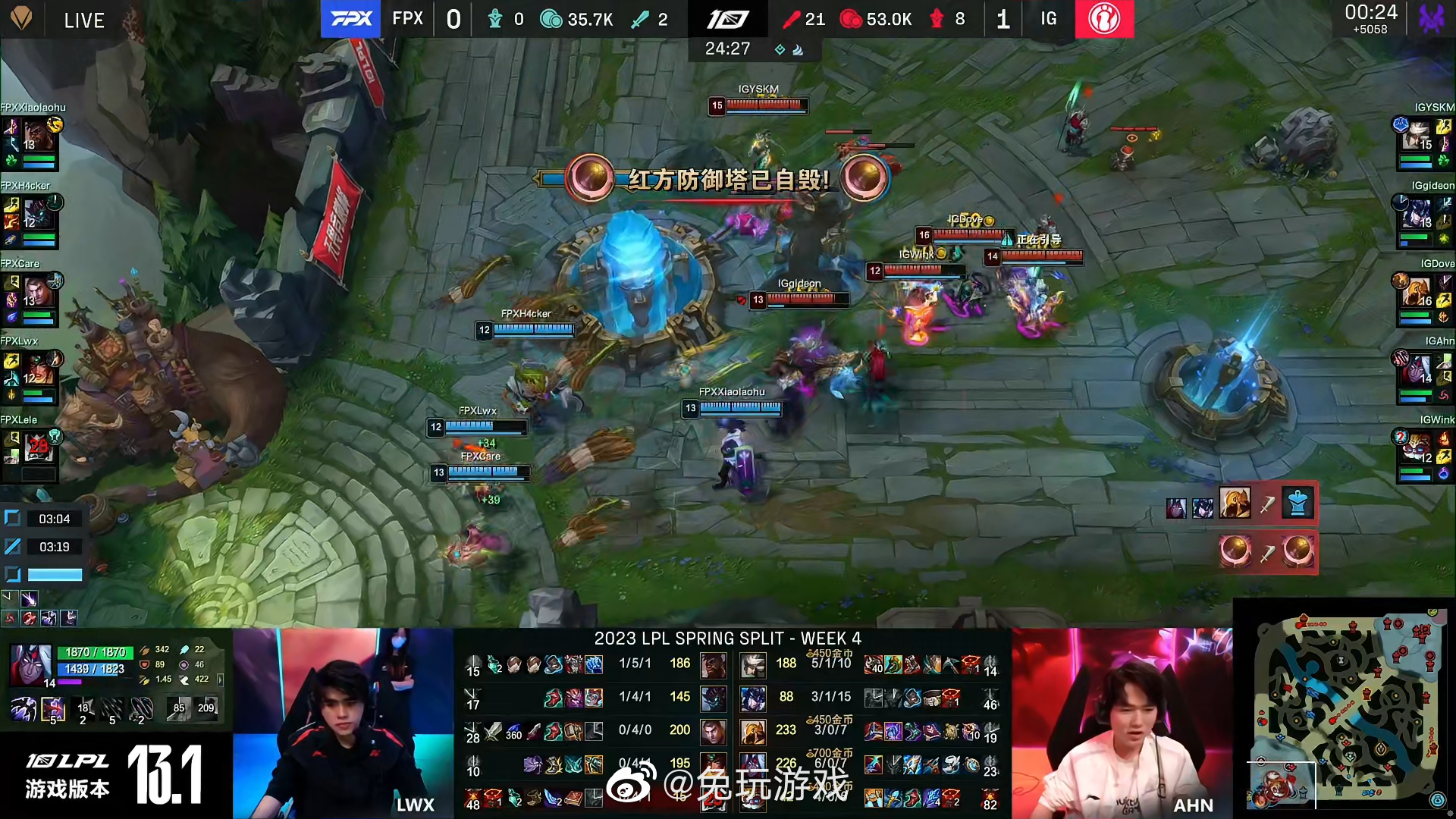The height and width of the screenshot is (819, 1456).
Task: Toggle the LIVE indicator in the top left
Action: coord(83,20)
